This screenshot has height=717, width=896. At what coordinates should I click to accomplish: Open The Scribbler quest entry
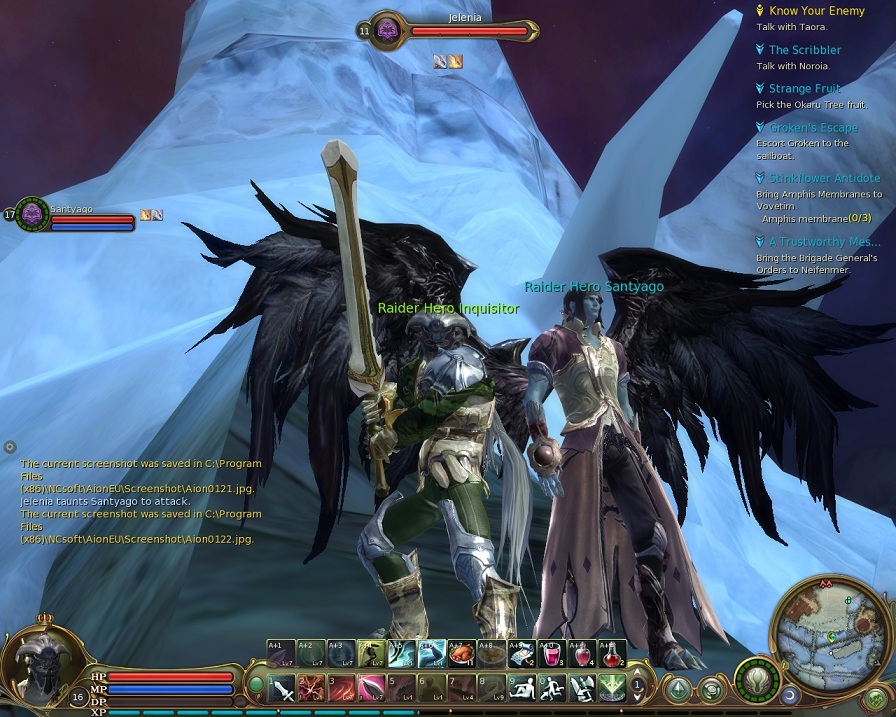(x=804, y=50)
